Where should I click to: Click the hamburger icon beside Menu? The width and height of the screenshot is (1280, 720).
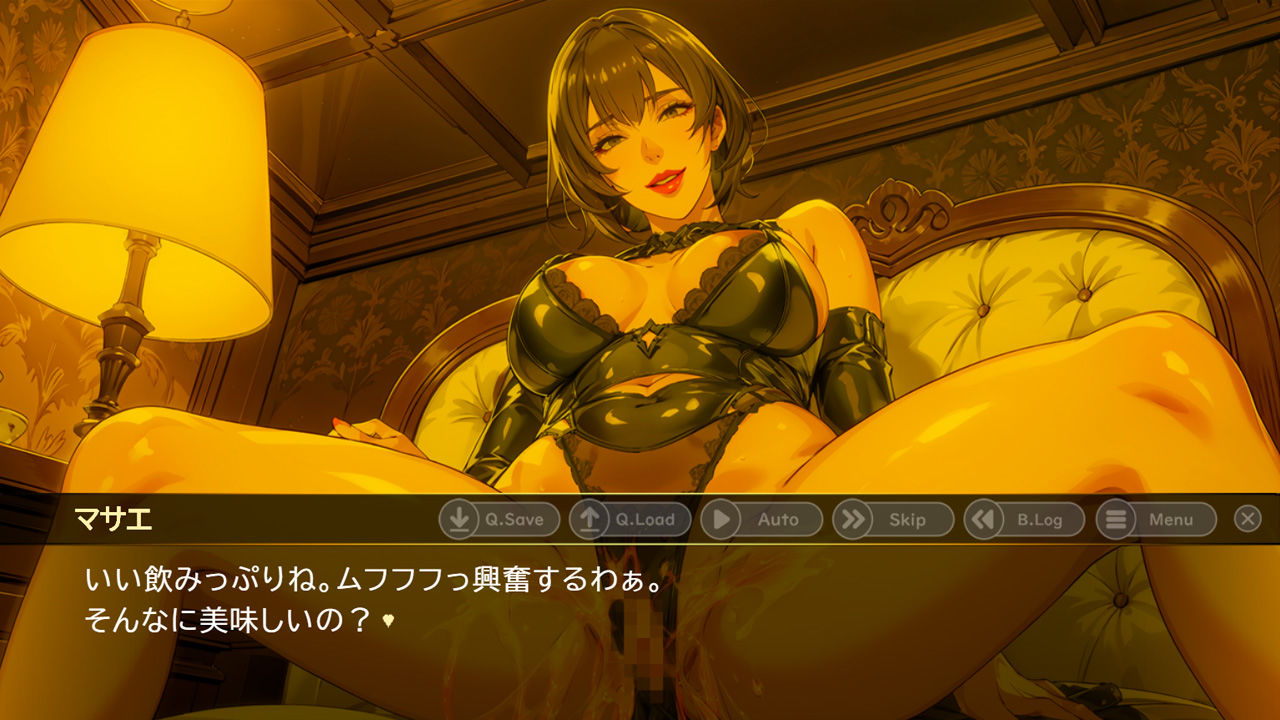1114,519
